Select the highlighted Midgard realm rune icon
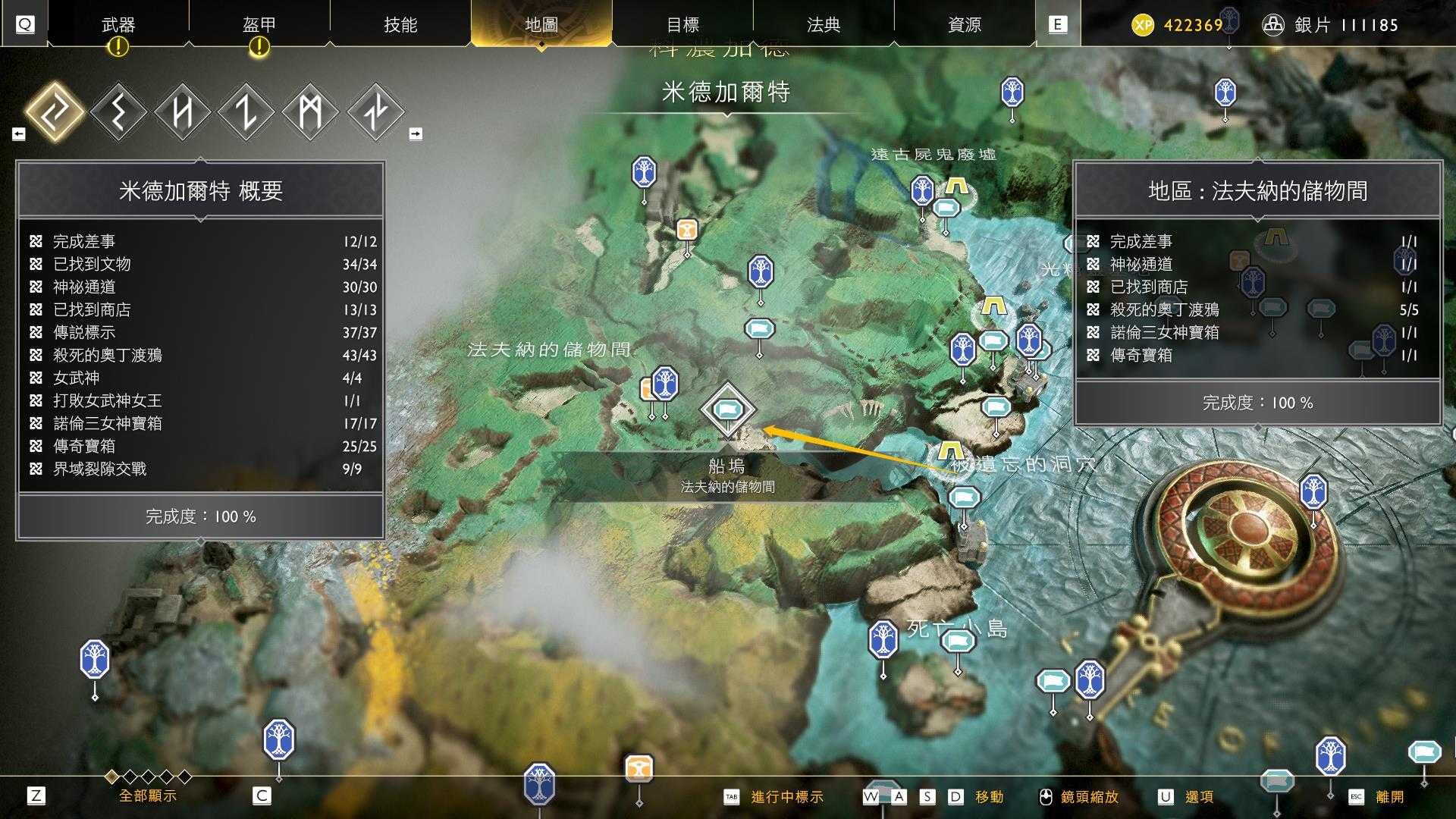The height and width of the screenshot is (819, 1456). (x=55, y=110)
